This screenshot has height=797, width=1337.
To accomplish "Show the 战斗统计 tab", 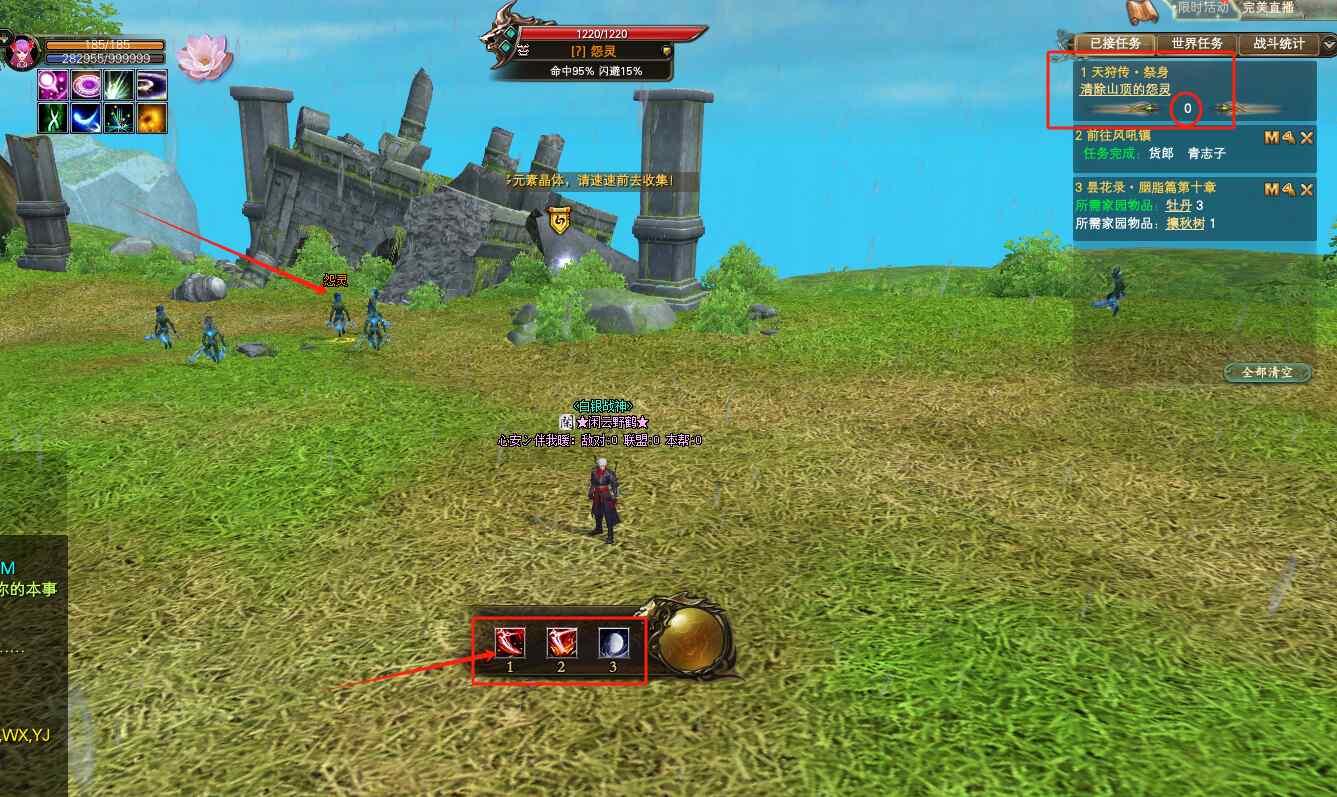I will tap(1278, 44).
